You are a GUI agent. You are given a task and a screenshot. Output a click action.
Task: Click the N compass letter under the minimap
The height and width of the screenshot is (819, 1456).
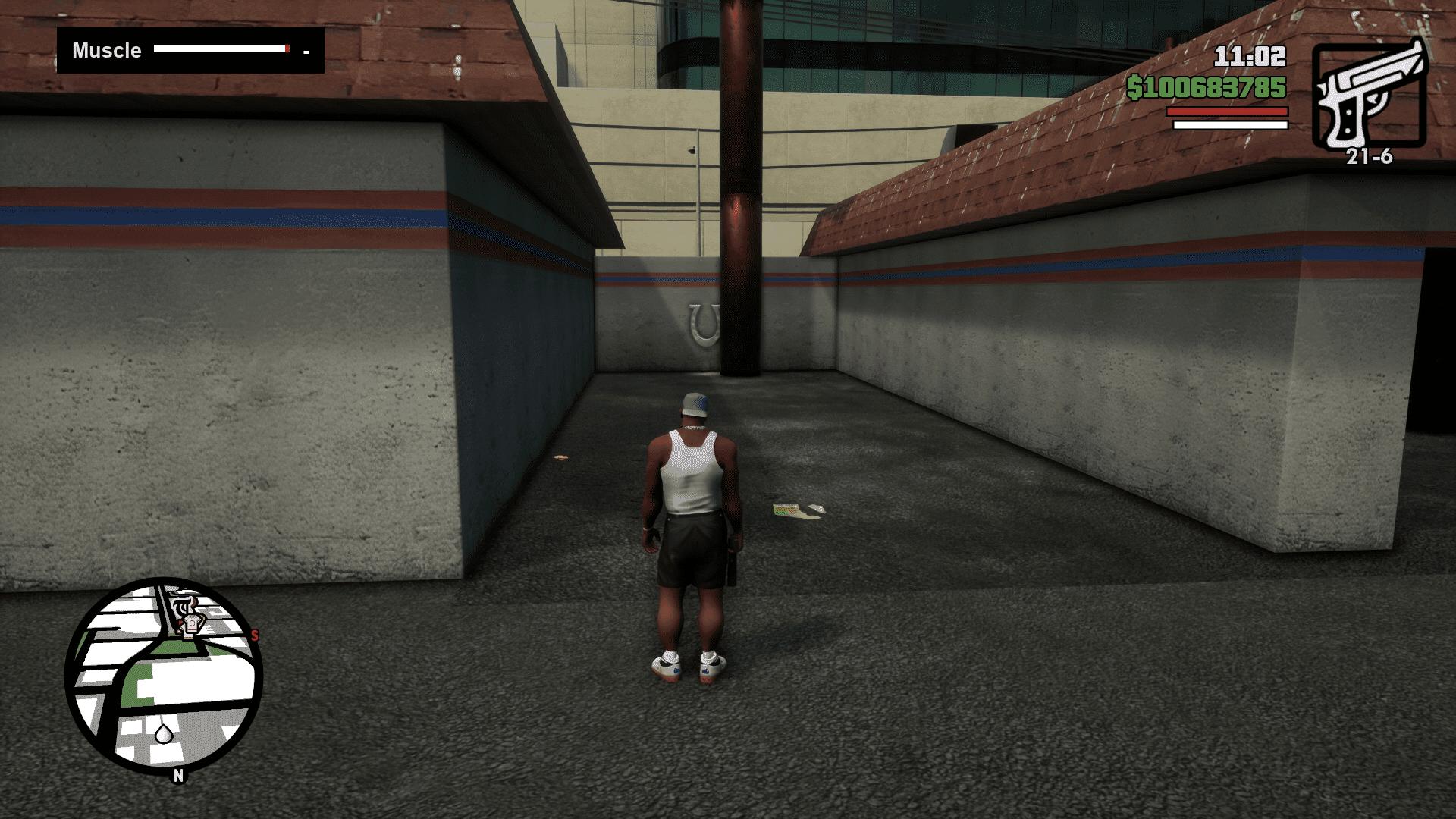pos(177,774)
